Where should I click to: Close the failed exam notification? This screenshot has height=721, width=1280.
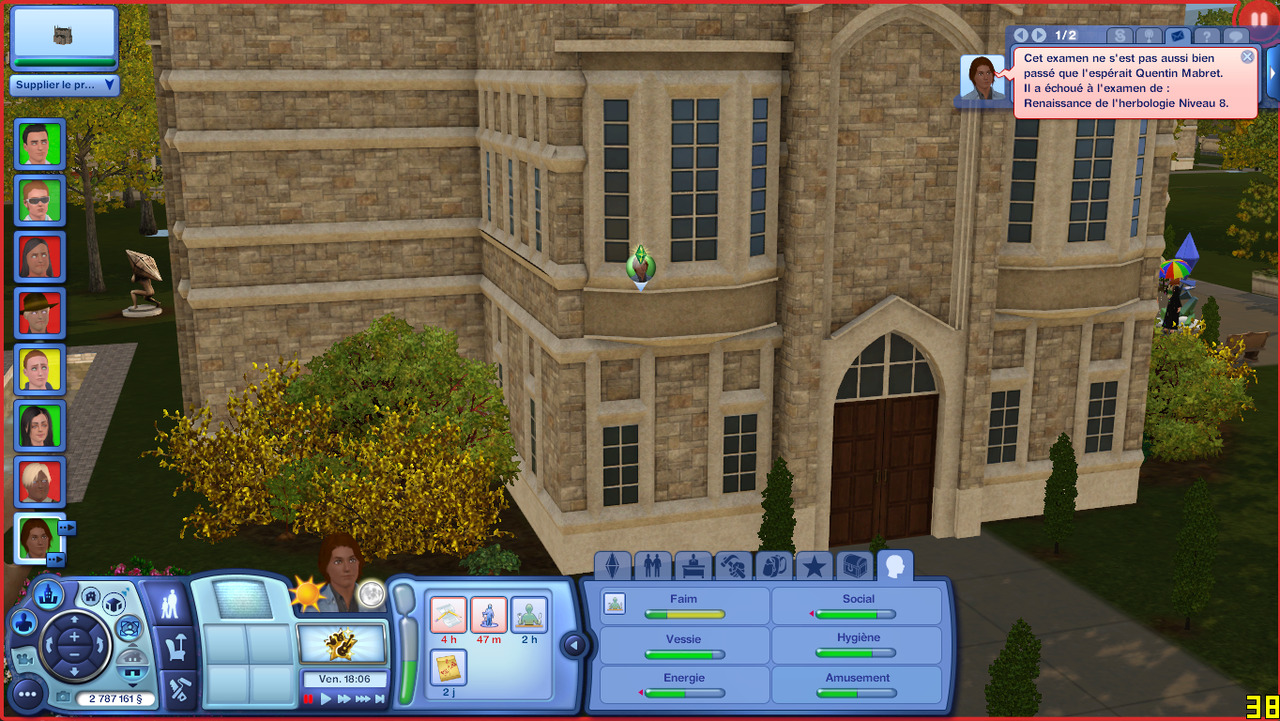[x=1247, y=57]
